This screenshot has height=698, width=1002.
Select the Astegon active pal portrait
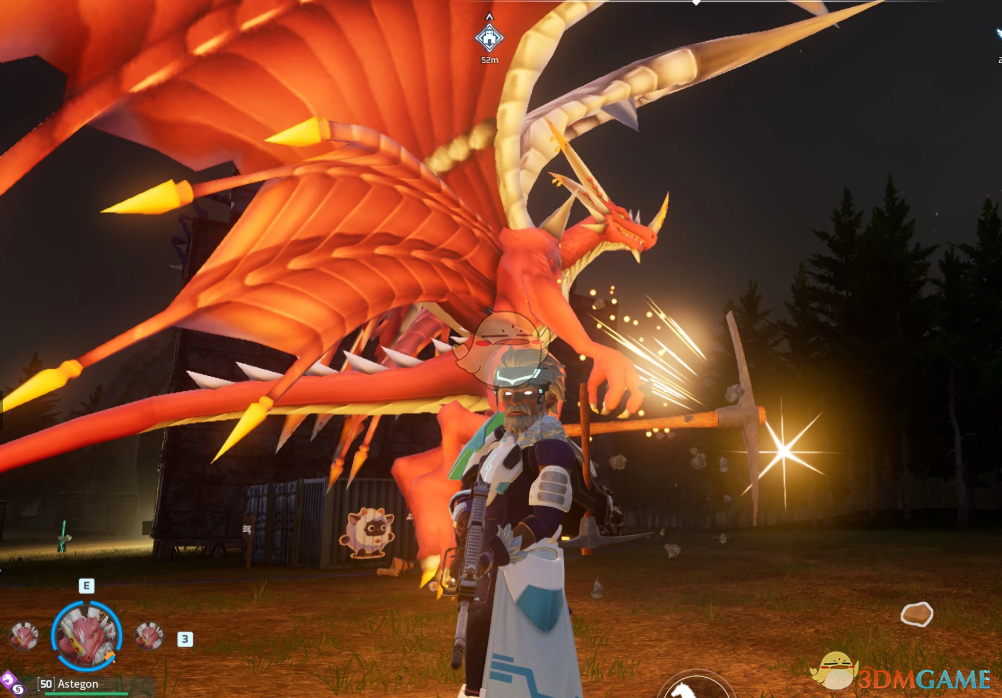point(86,635)
